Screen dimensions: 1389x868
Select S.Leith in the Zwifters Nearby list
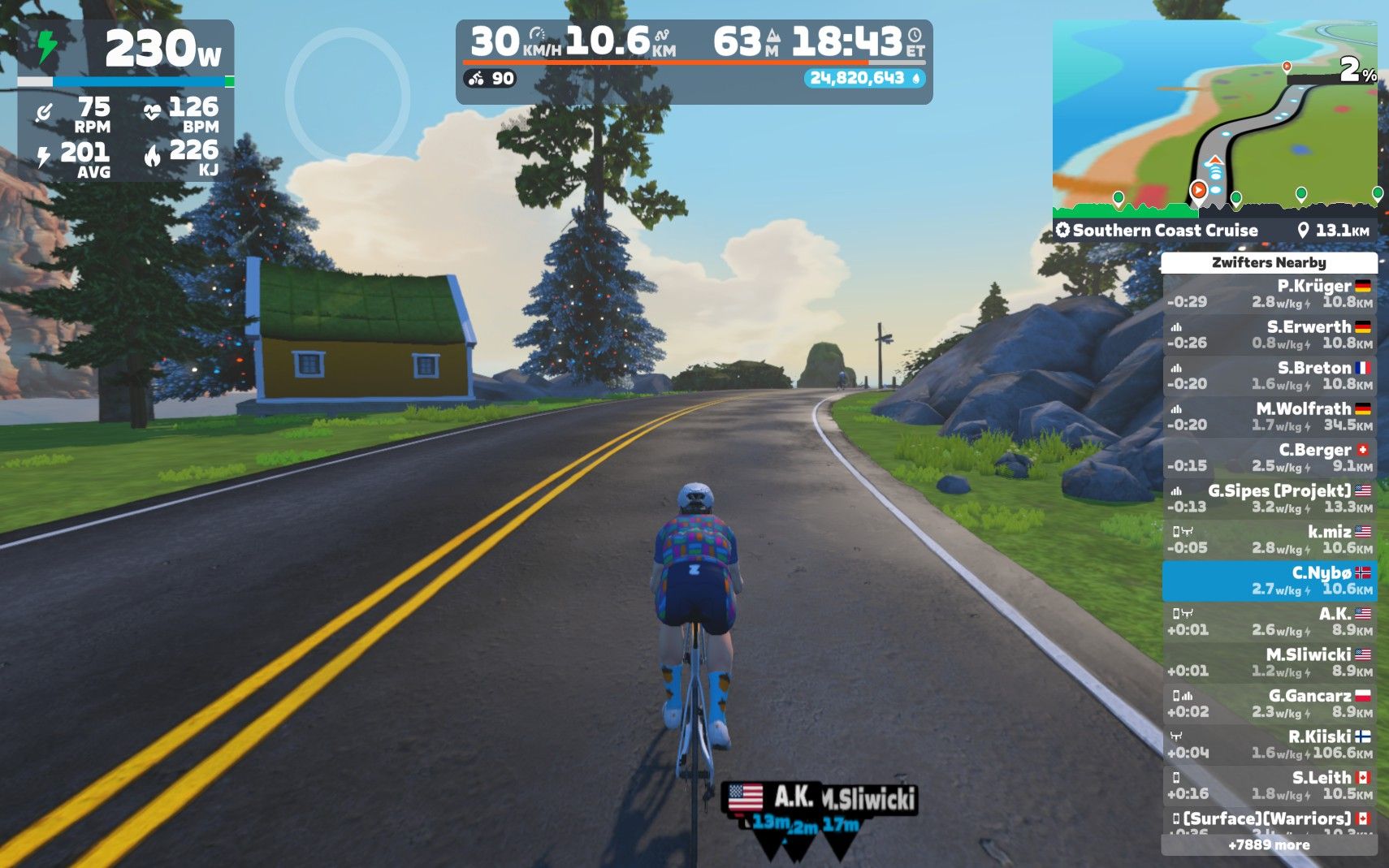pyautogui.click(x=1269, y=785)
